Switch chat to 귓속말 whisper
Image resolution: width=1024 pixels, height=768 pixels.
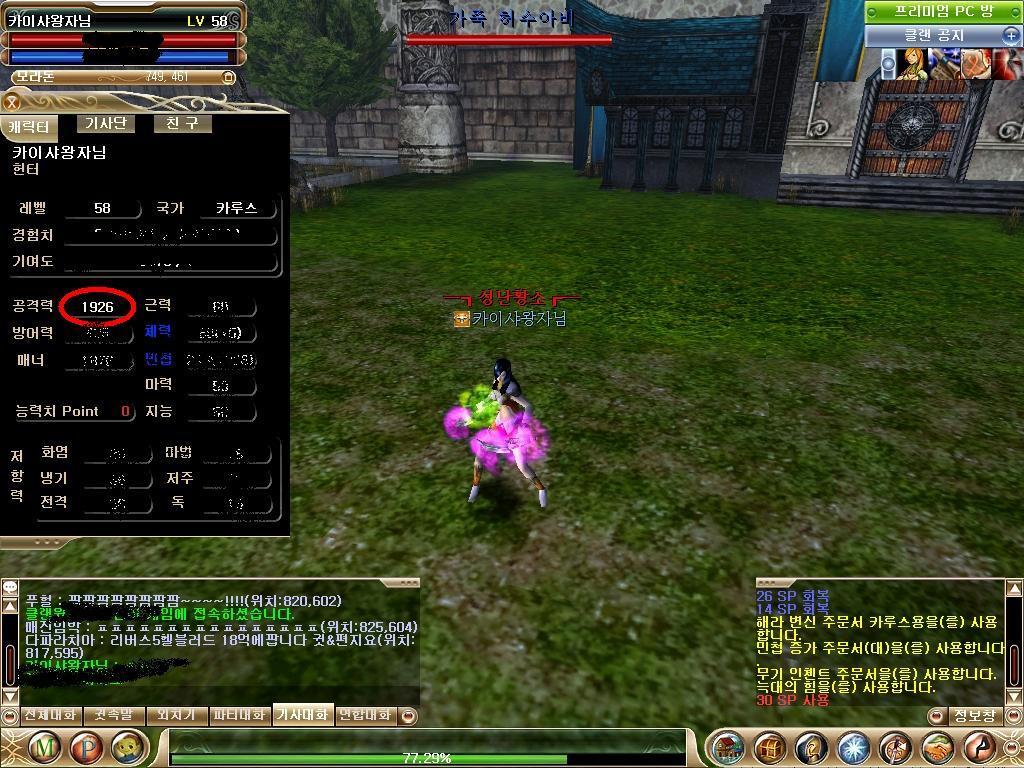(x=113, y=715)
